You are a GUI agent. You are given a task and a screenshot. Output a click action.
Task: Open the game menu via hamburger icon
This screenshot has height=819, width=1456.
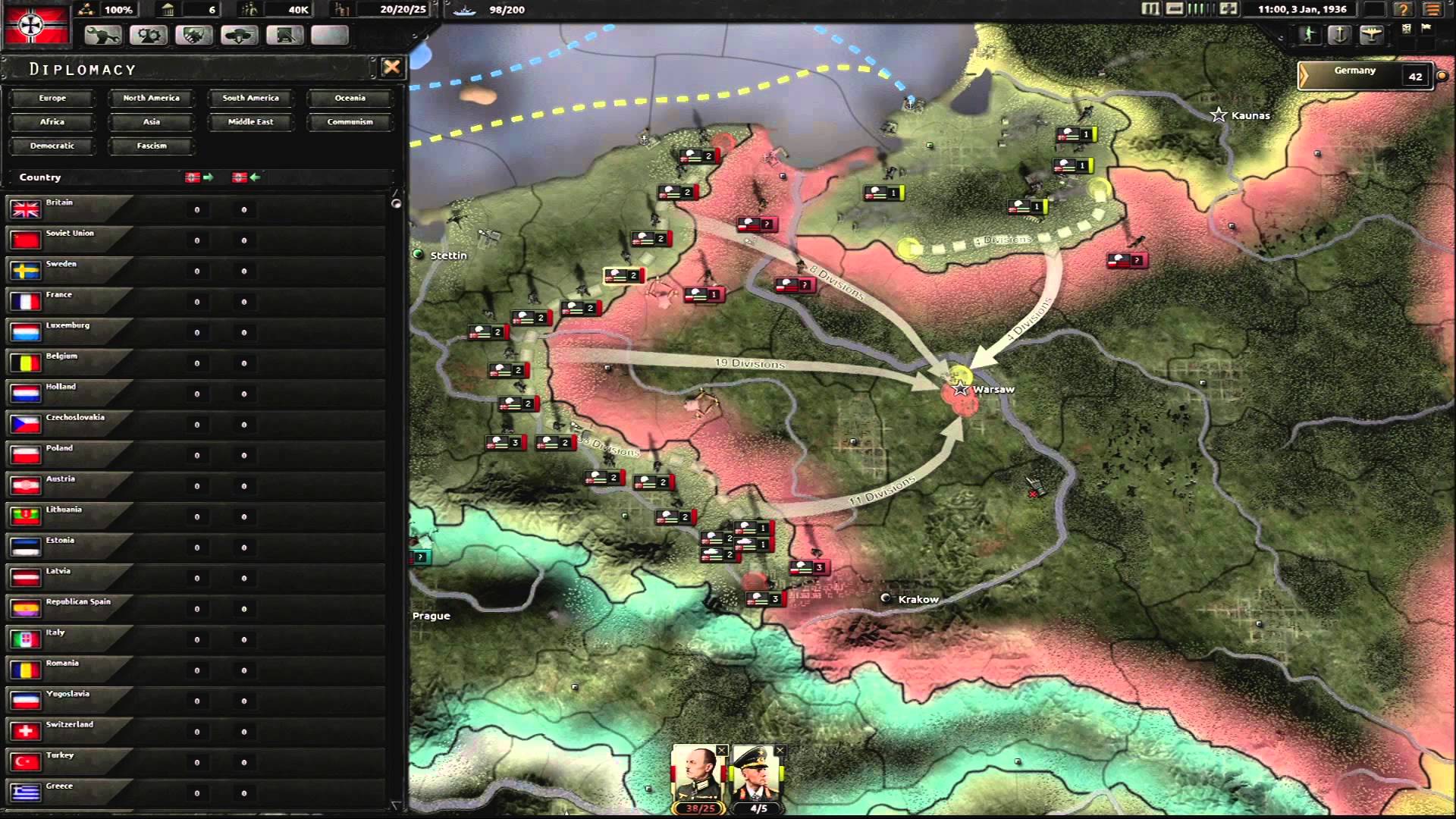[1433, 10]
